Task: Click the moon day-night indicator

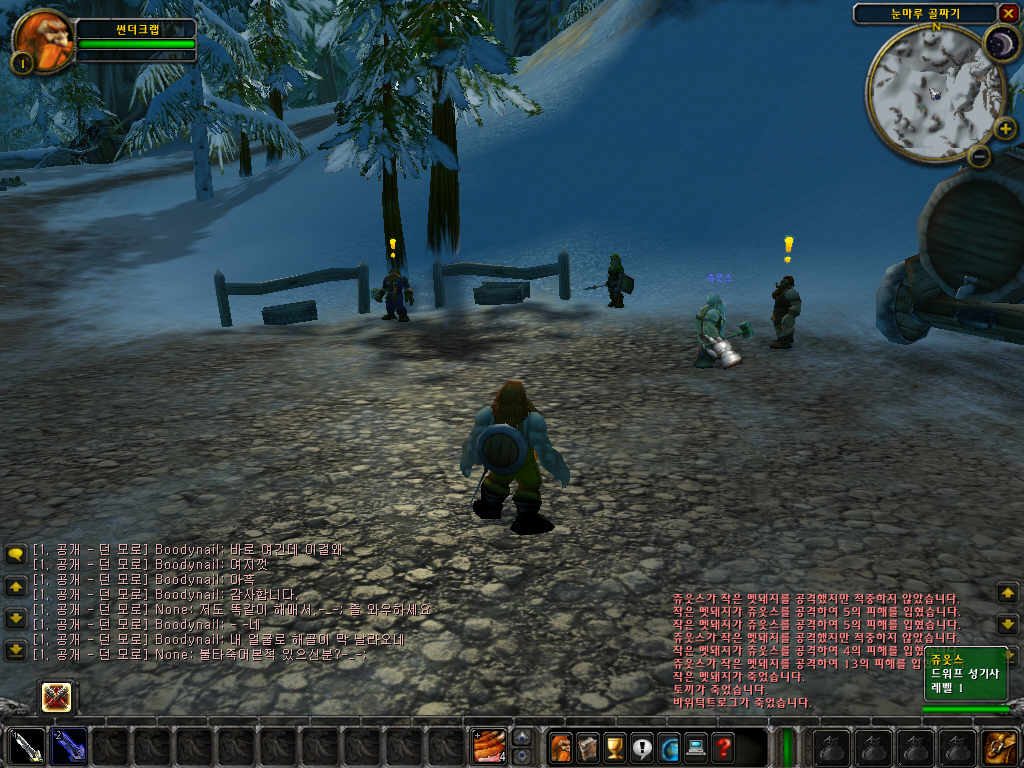Action: pyautogui.click(x=999, y=44)
